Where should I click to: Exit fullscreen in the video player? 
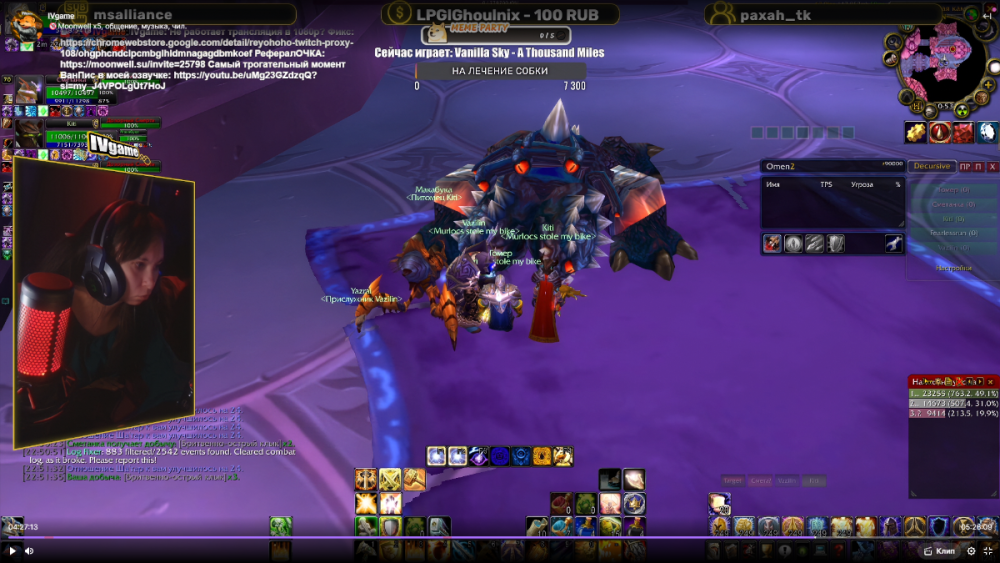pos(987,550)
